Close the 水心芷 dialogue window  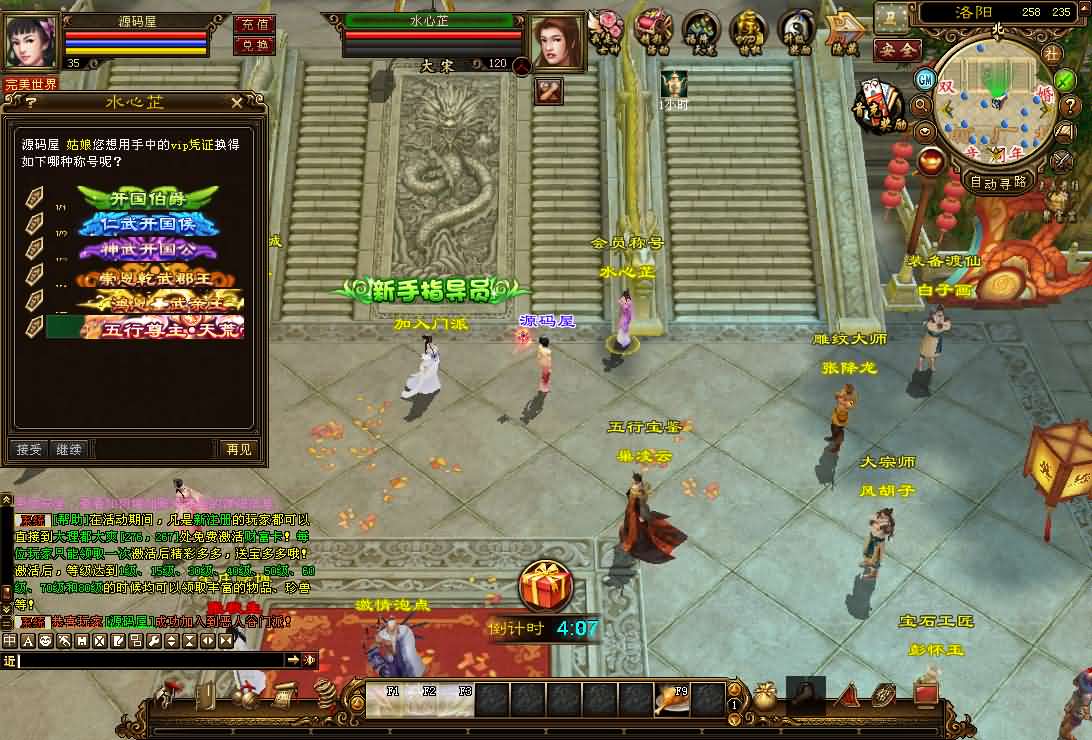point(236,102)
